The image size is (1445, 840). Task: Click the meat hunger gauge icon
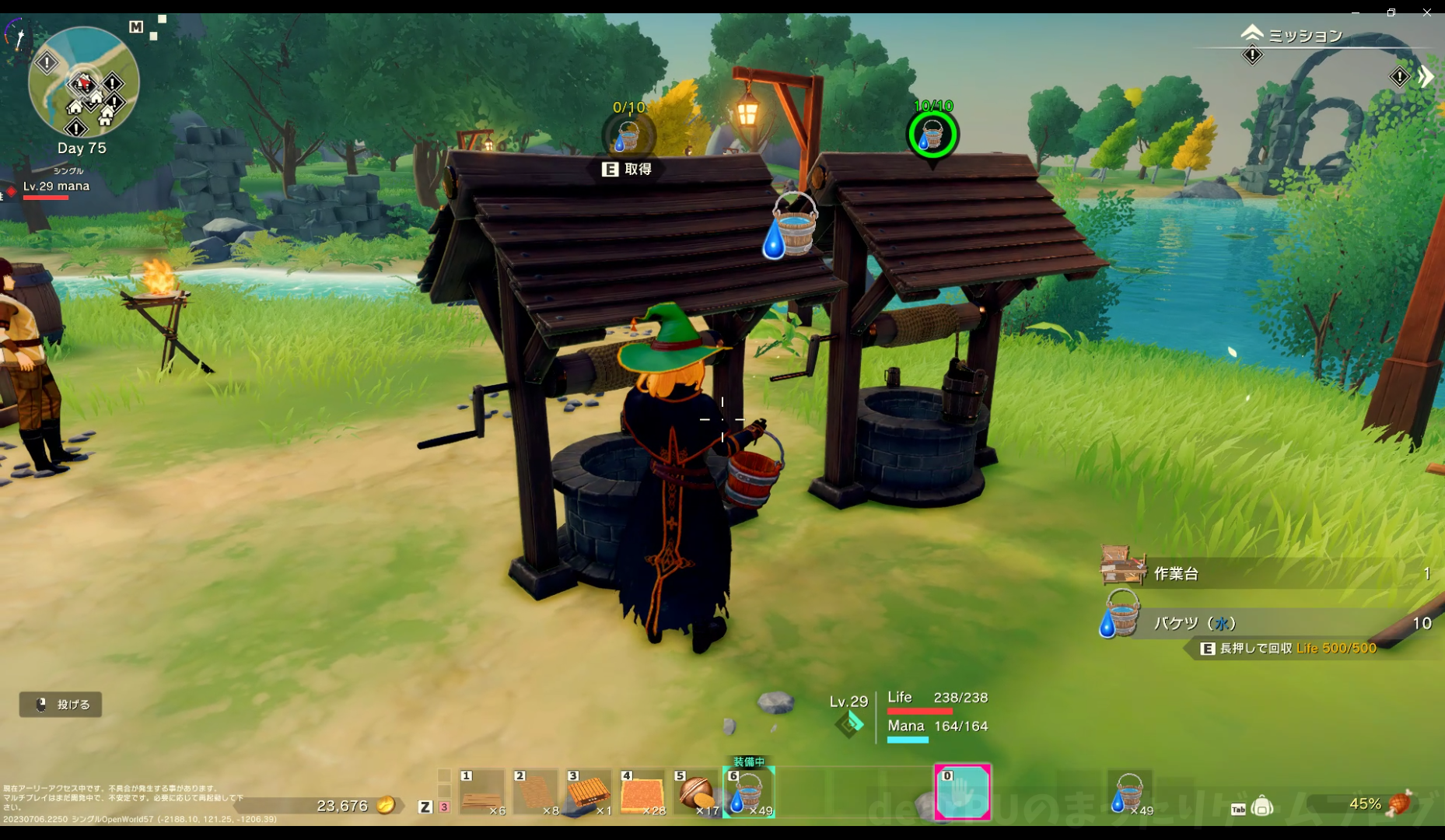pyautogui.click(x=1400, y=803)
